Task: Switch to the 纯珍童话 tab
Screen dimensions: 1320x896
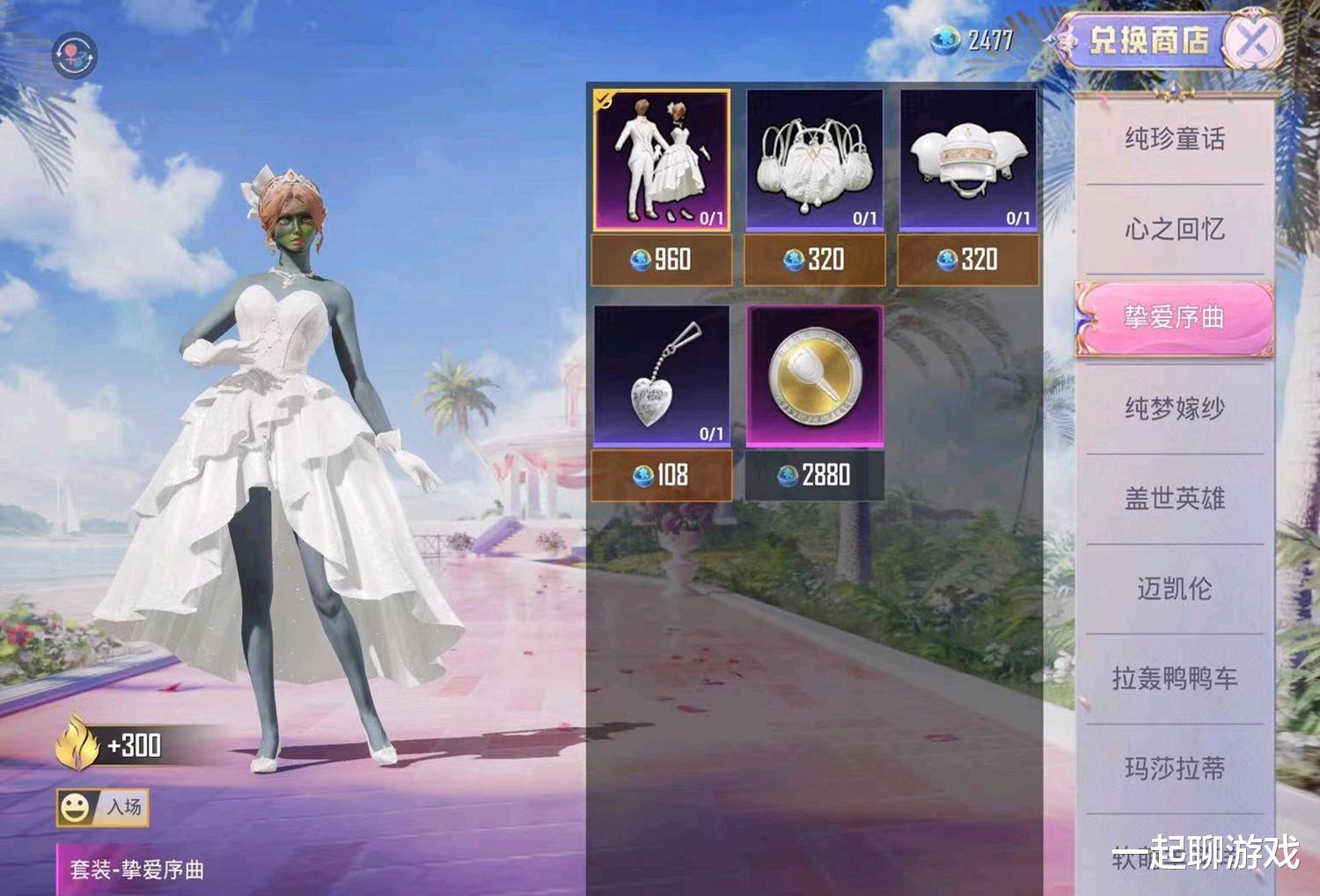Action: point(1174,139)
